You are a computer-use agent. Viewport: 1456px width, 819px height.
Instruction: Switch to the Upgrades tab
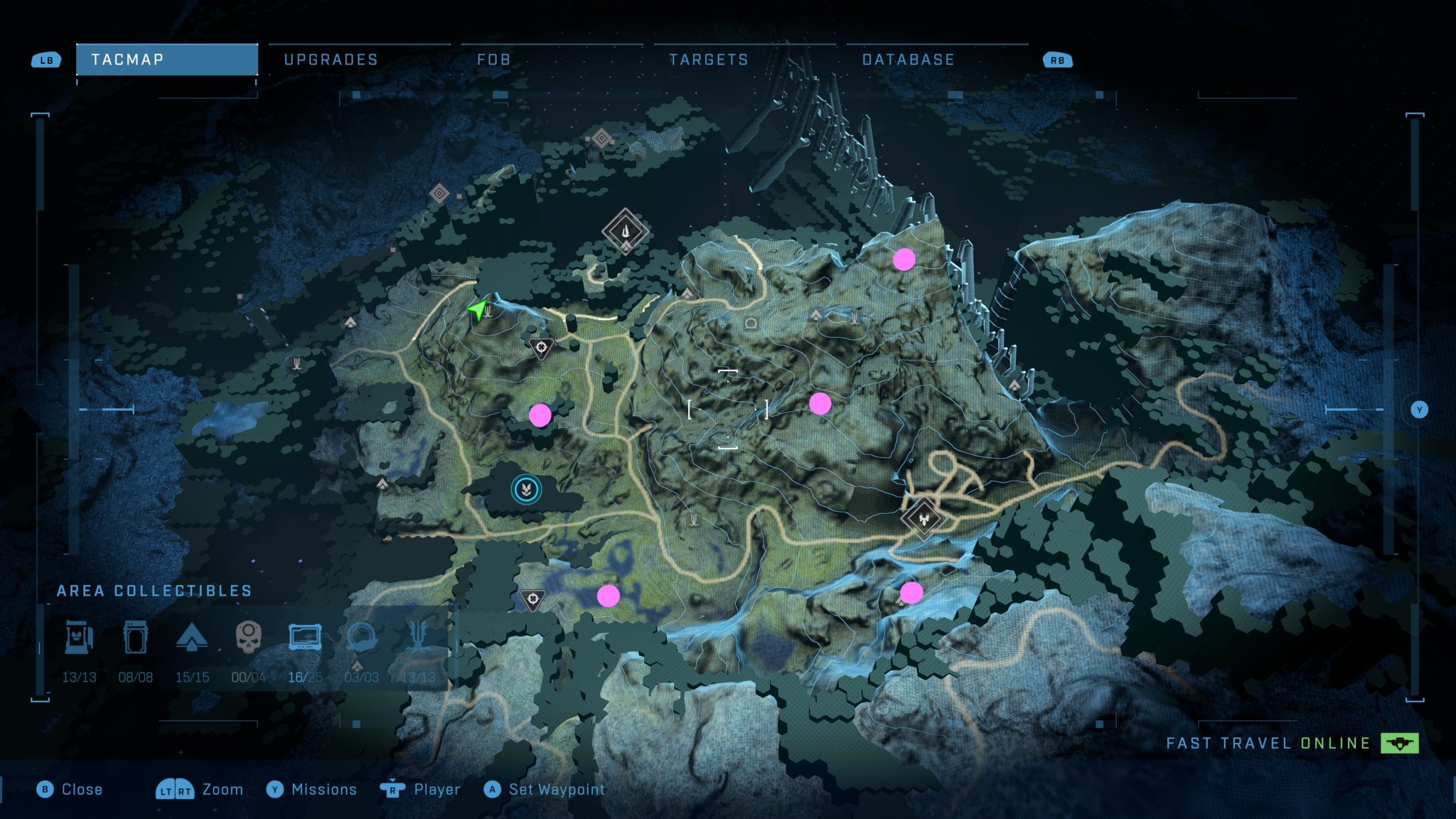(331, 60)
